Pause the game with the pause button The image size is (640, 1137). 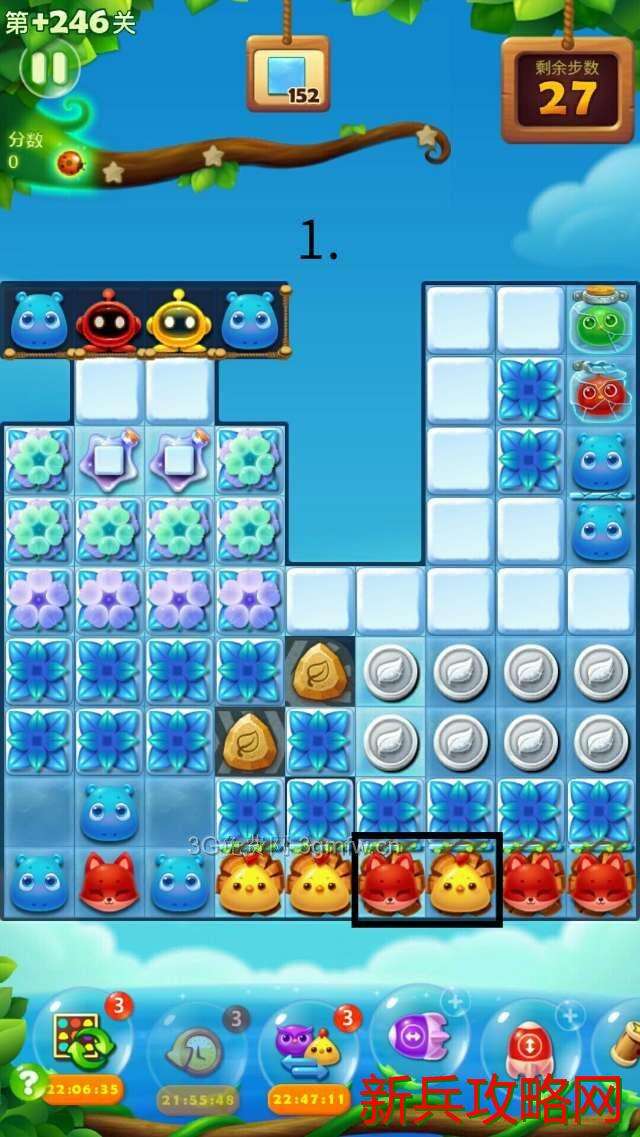(x=49, y=68)
